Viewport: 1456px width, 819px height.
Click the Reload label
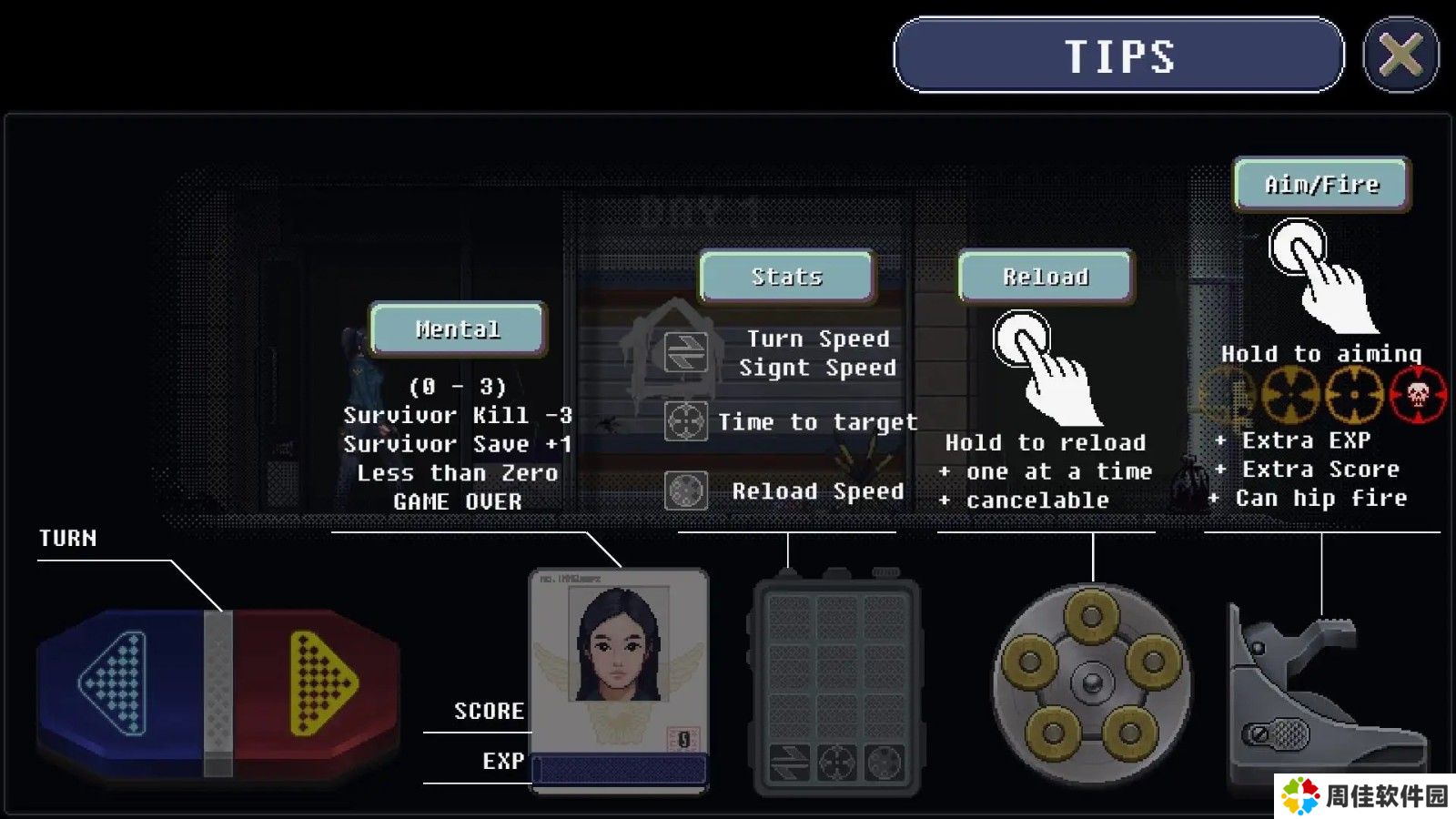click(1046, 276)
